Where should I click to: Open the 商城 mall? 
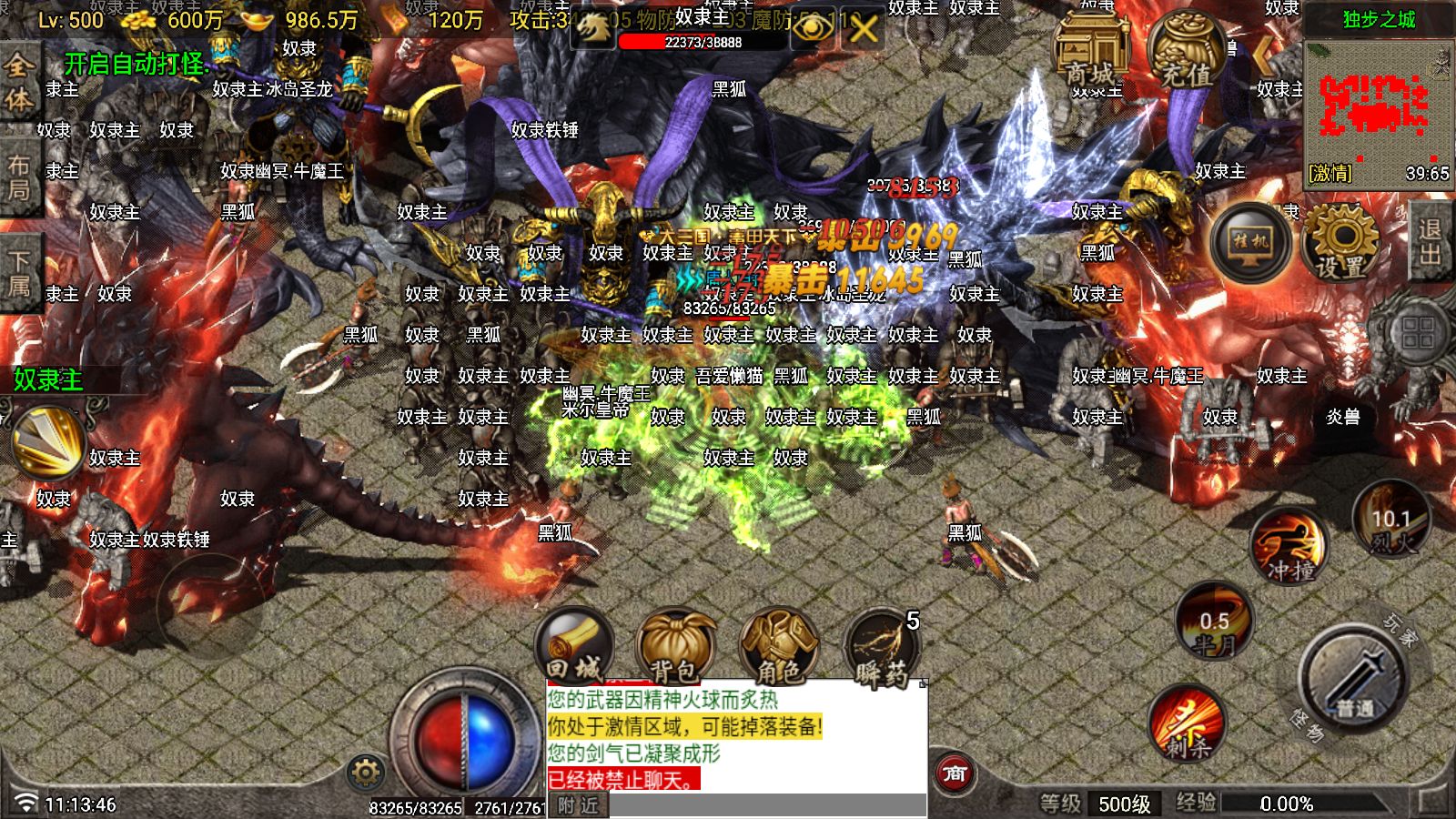click(x=1091, y=45)
